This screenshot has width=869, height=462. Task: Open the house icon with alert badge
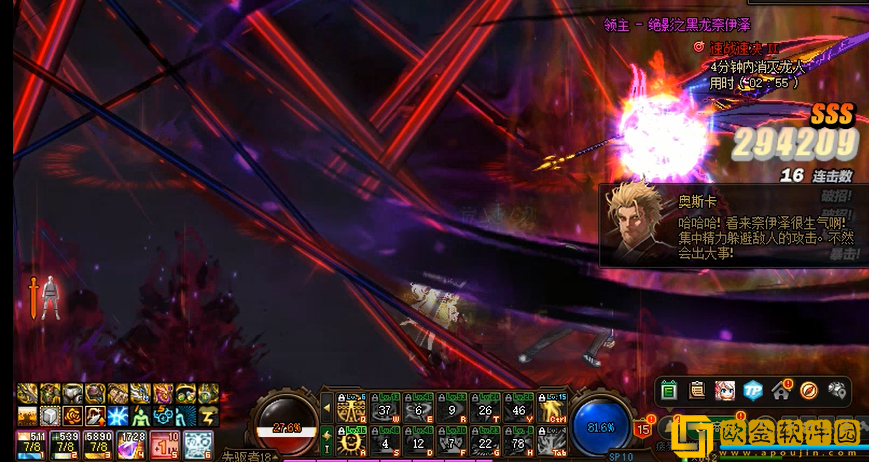pos(781,390)
